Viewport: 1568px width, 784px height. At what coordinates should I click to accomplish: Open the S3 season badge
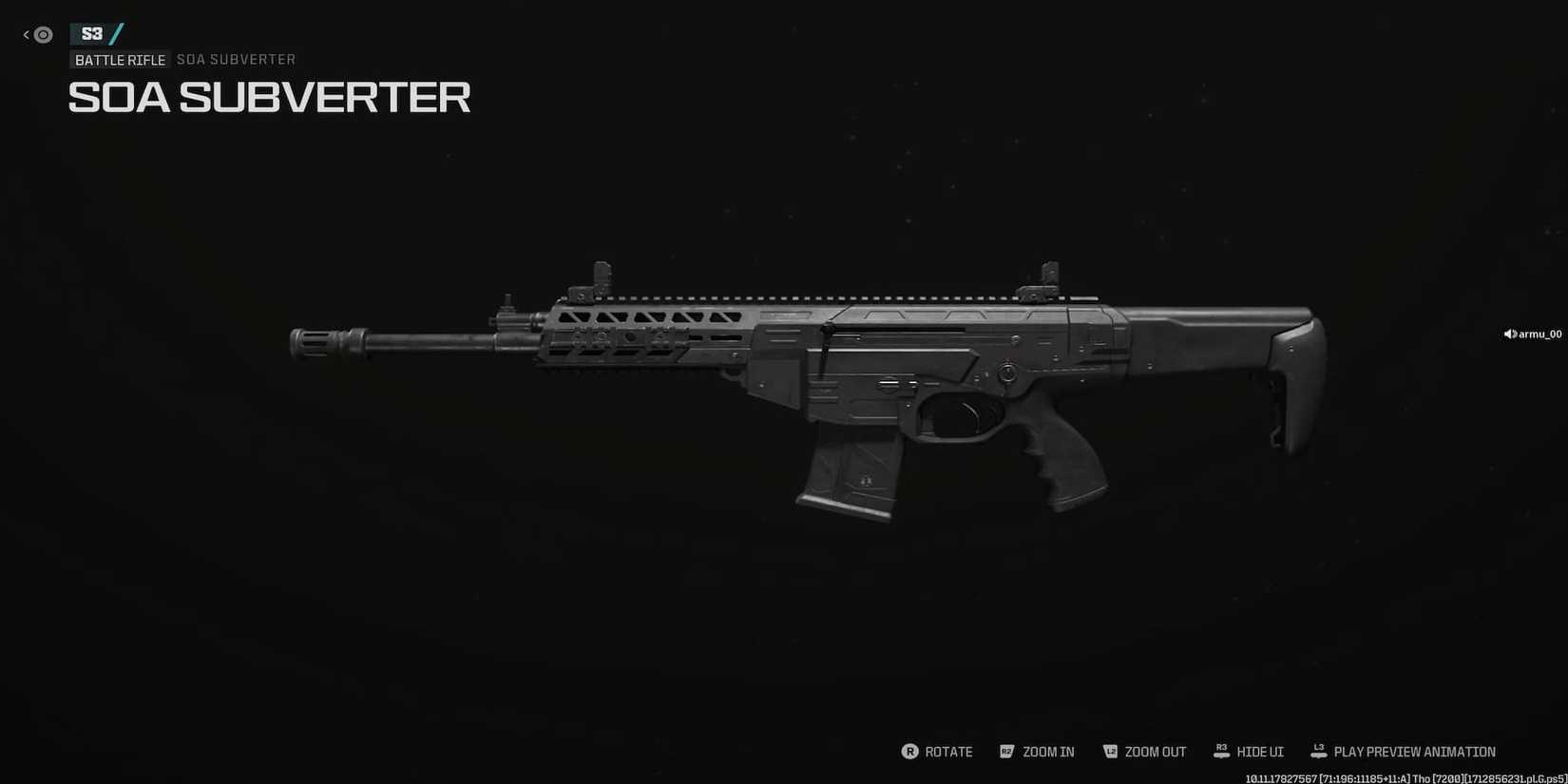[x=92, y=31]
